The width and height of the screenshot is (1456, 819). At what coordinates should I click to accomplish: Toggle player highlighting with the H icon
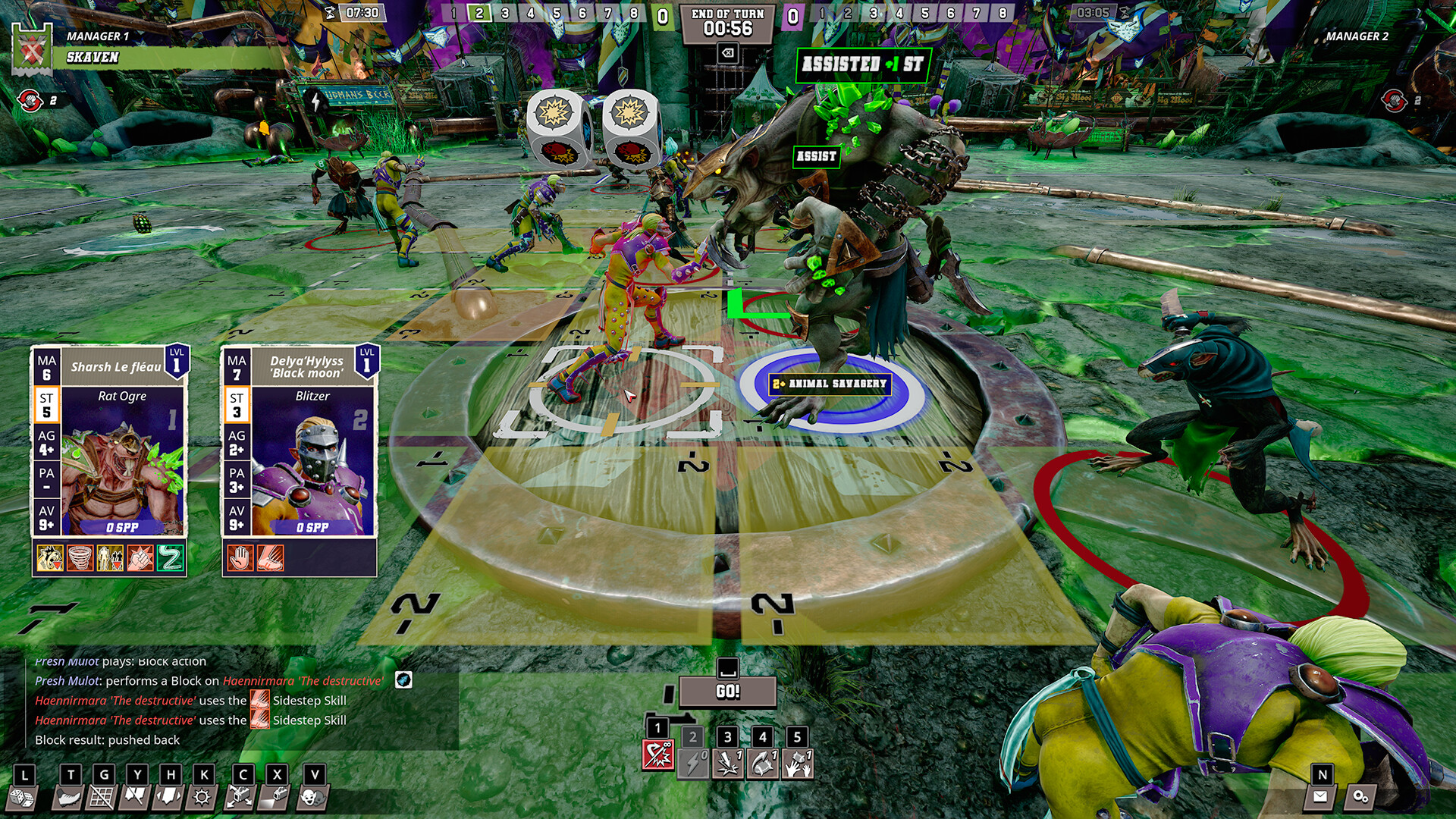168,798
